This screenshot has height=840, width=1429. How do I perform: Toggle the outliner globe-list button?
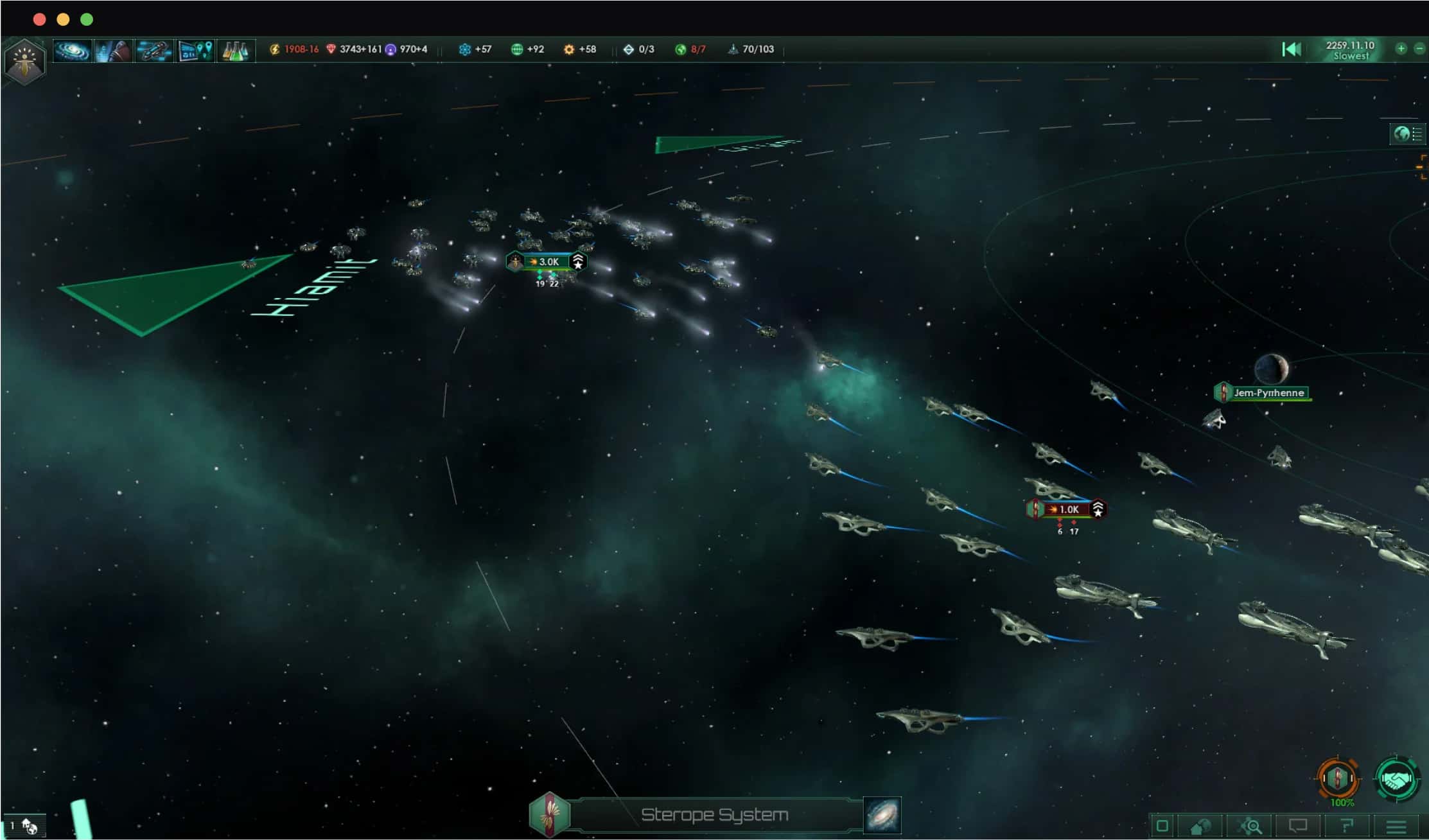point(1407,134)
